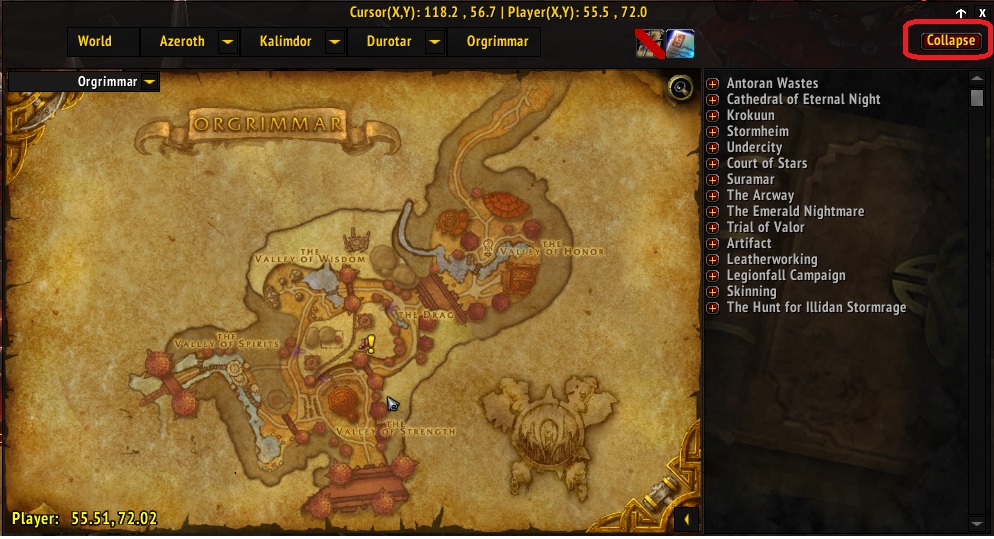
Task: Expand The Emerald Nightmare entry
Action: click(713, 212)
